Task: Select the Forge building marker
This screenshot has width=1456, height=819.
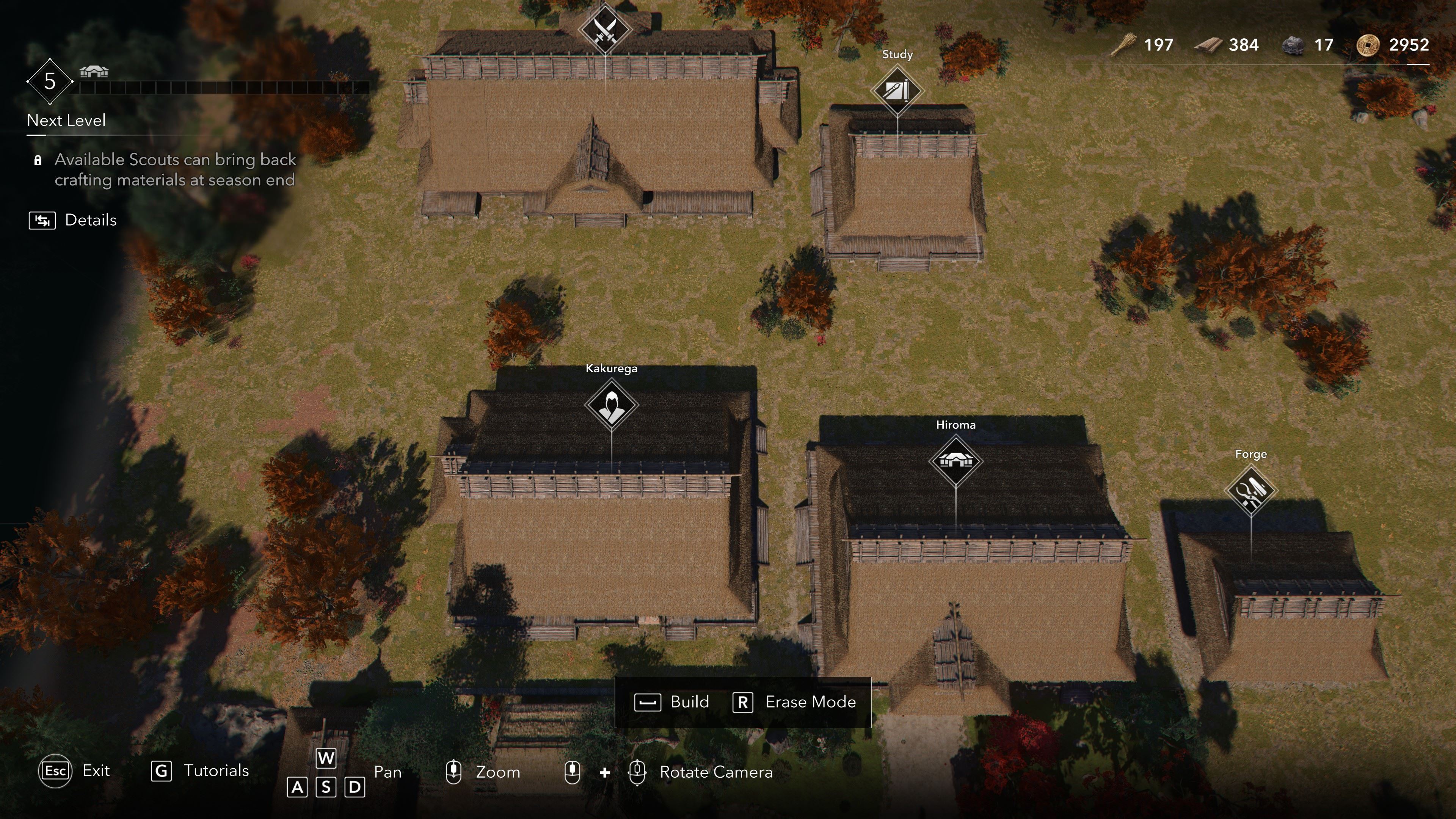Action: [x=1250, y=491]
